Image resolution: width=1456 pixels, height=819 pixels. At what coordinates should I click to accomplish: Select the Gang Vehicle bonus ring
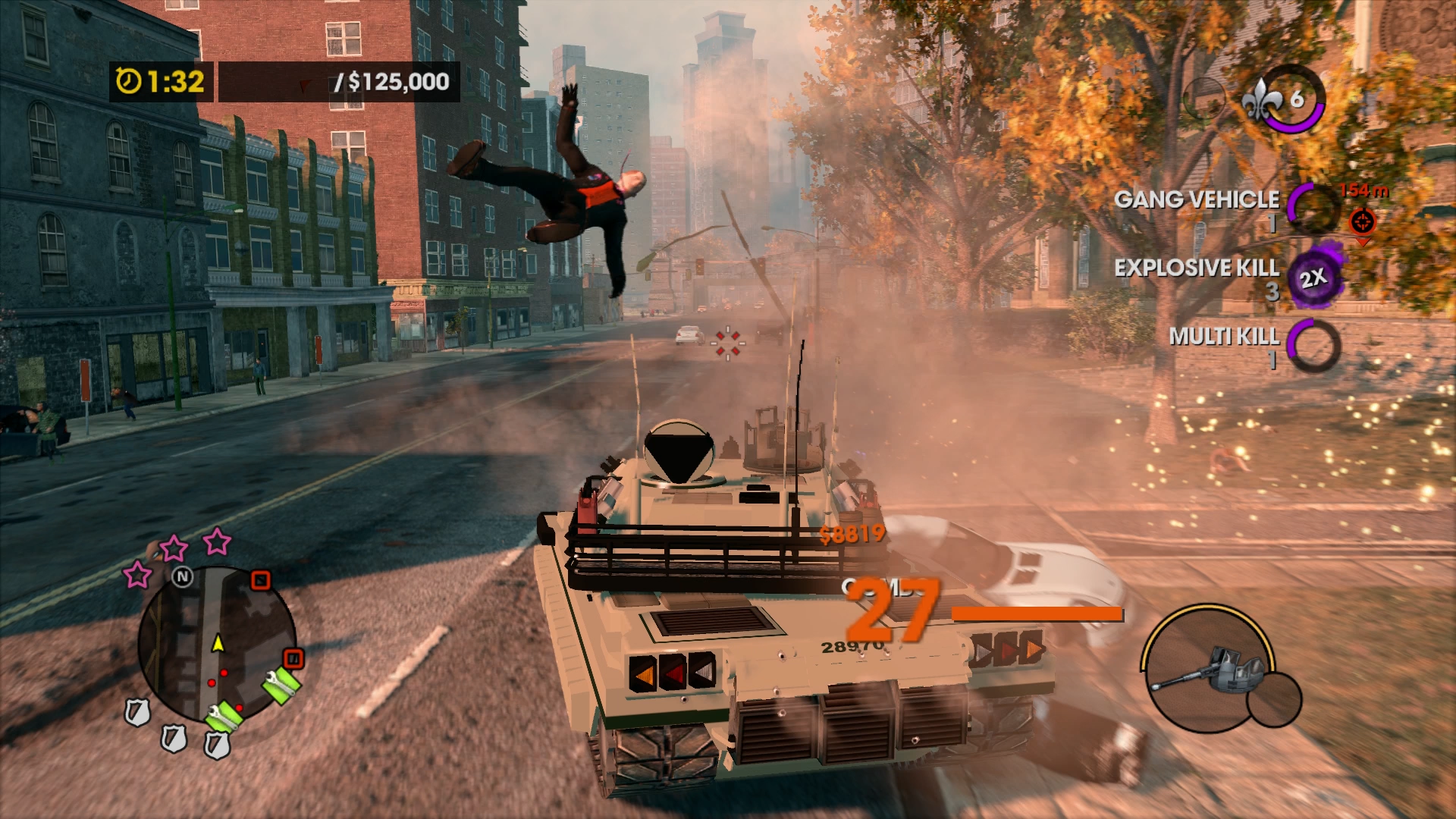(1313, 206)
